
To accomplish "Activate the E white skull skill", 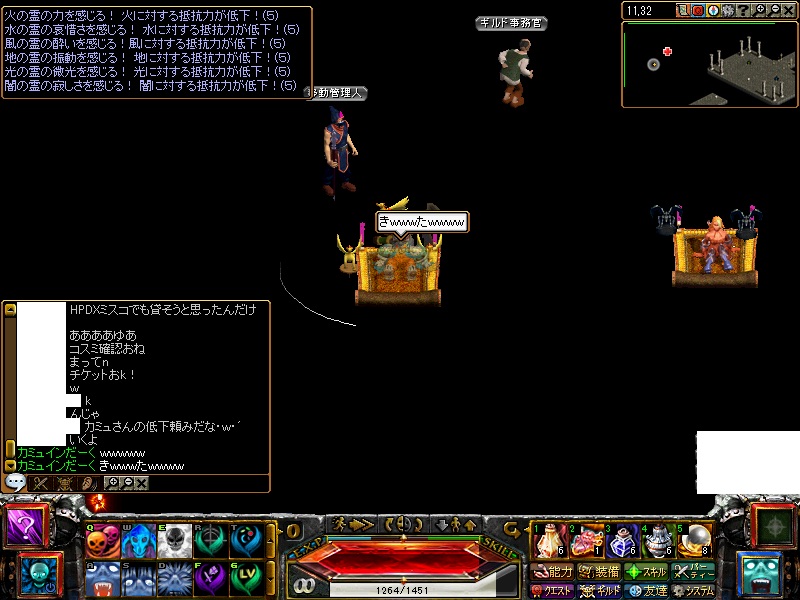I will pos(174,542).
